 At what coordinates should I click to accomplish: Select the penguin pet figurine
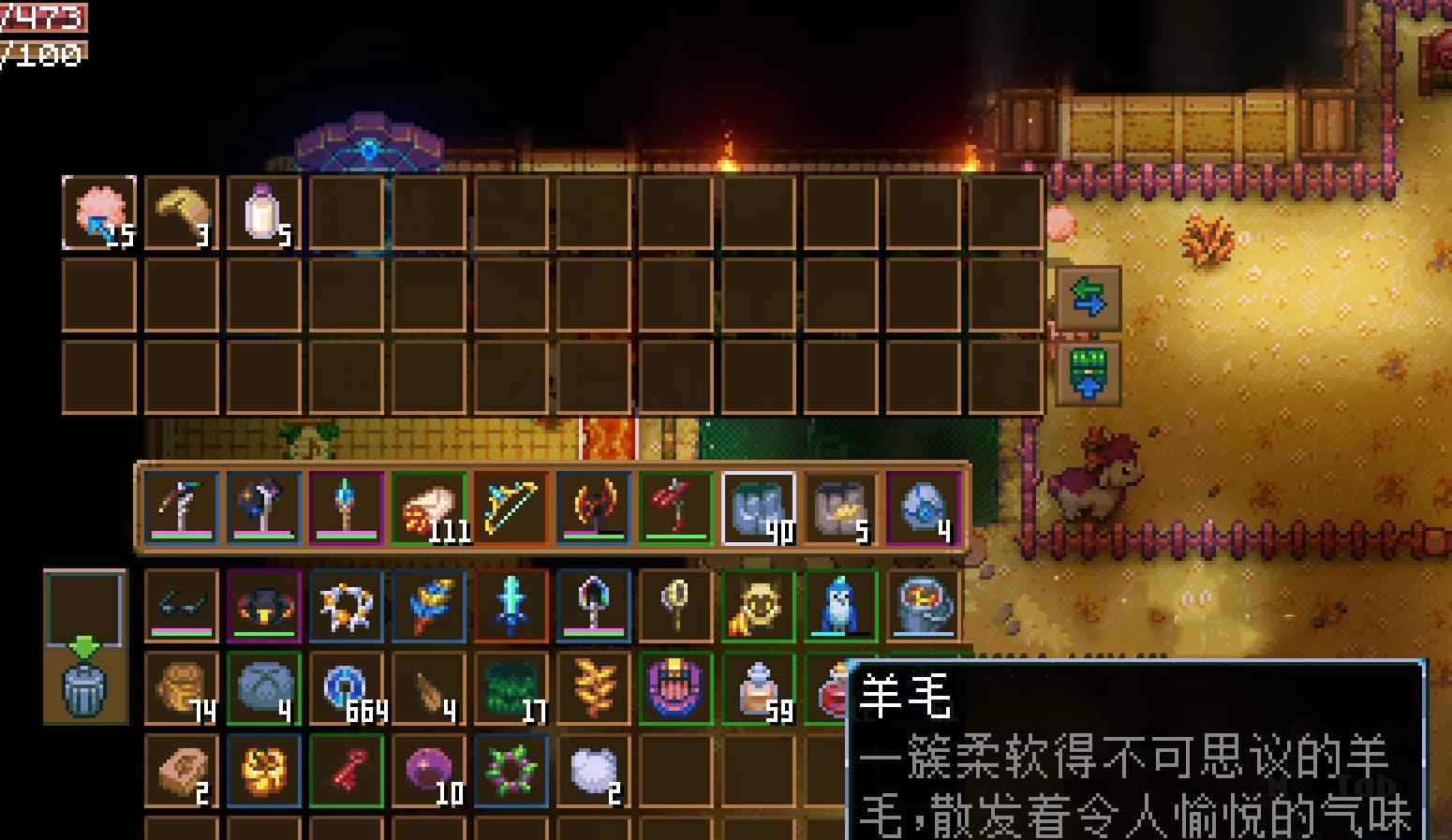(840, 604)
